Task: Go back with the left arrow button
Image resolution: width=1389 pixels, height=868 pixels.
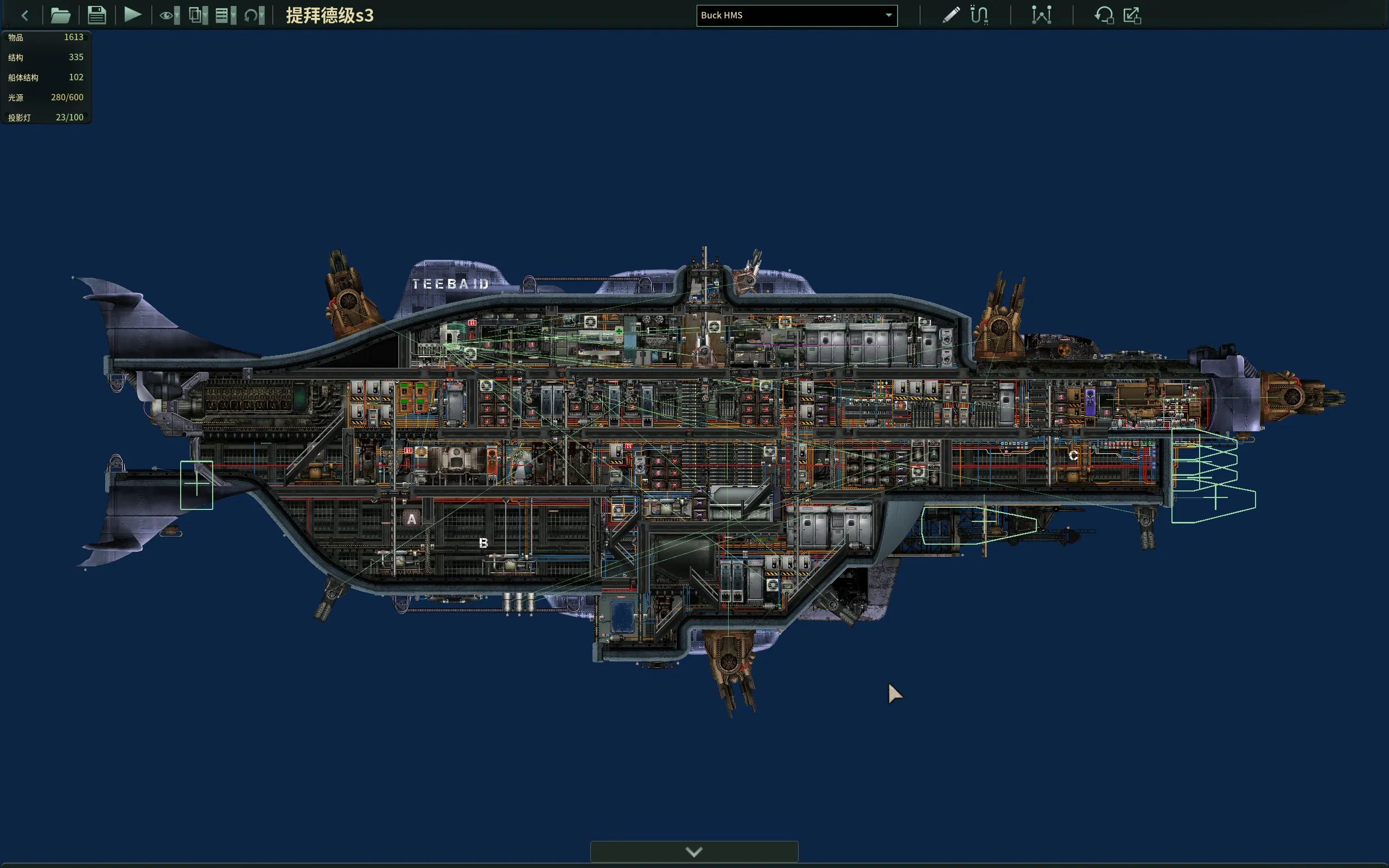Action: (24, 16)
